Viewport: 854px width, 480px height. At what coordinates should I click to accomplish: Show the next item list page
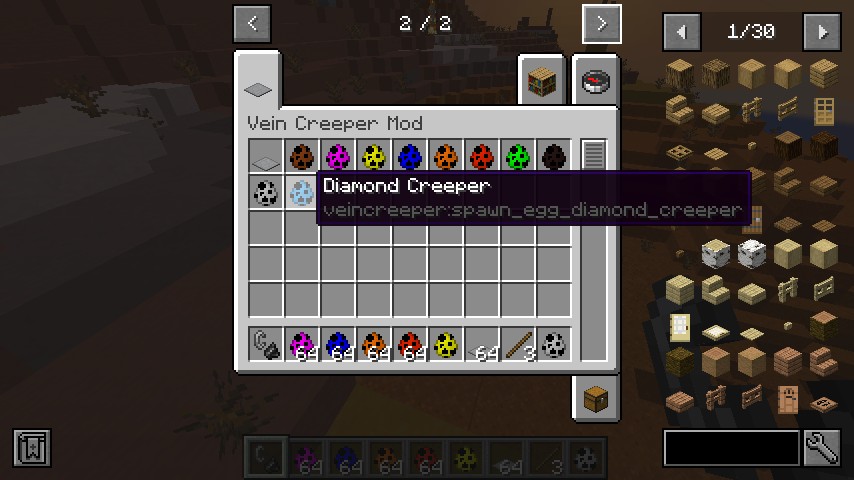point(822,32)
